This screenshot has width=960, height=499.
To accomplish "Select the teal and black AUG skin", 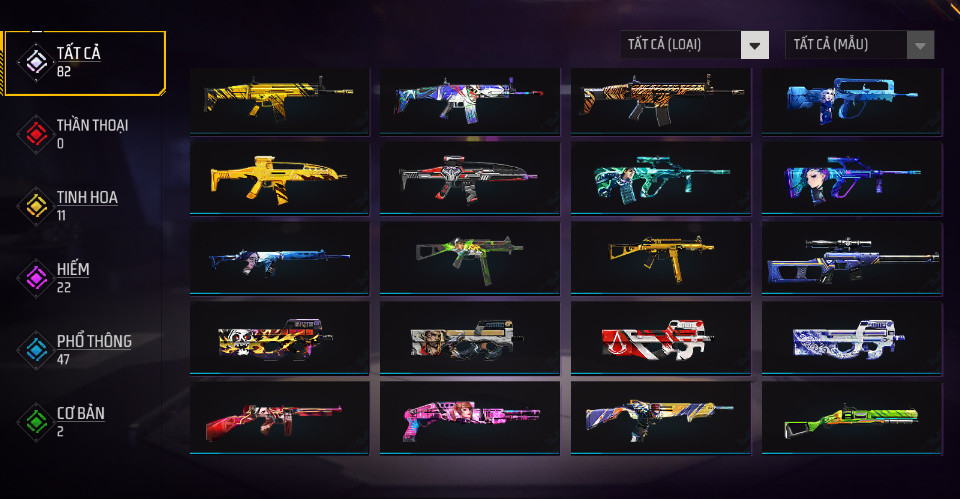I will (659, 176).
